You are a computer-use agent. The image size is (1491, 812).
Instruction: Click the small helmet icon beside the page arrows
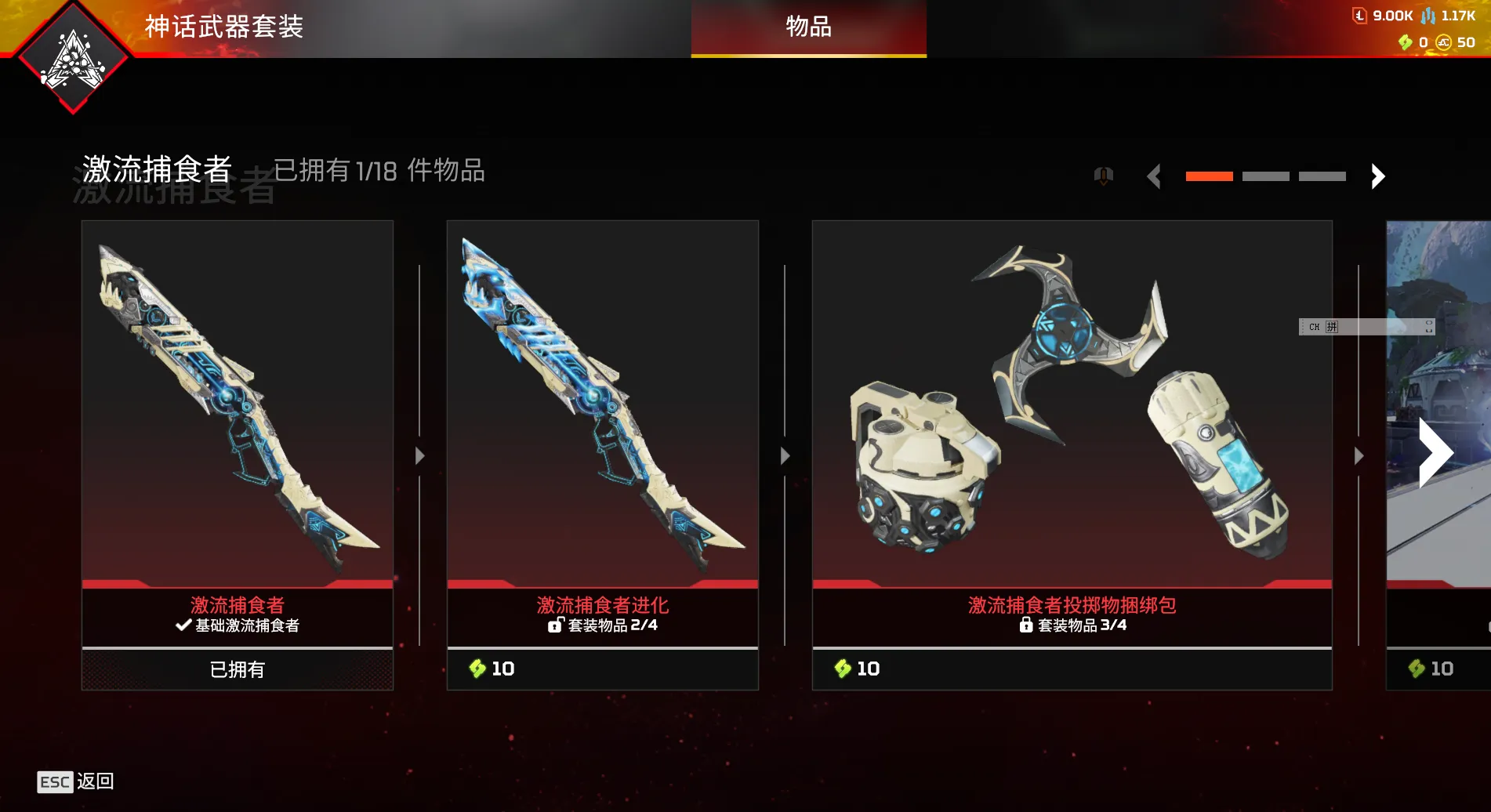(x=1103, y=176)
